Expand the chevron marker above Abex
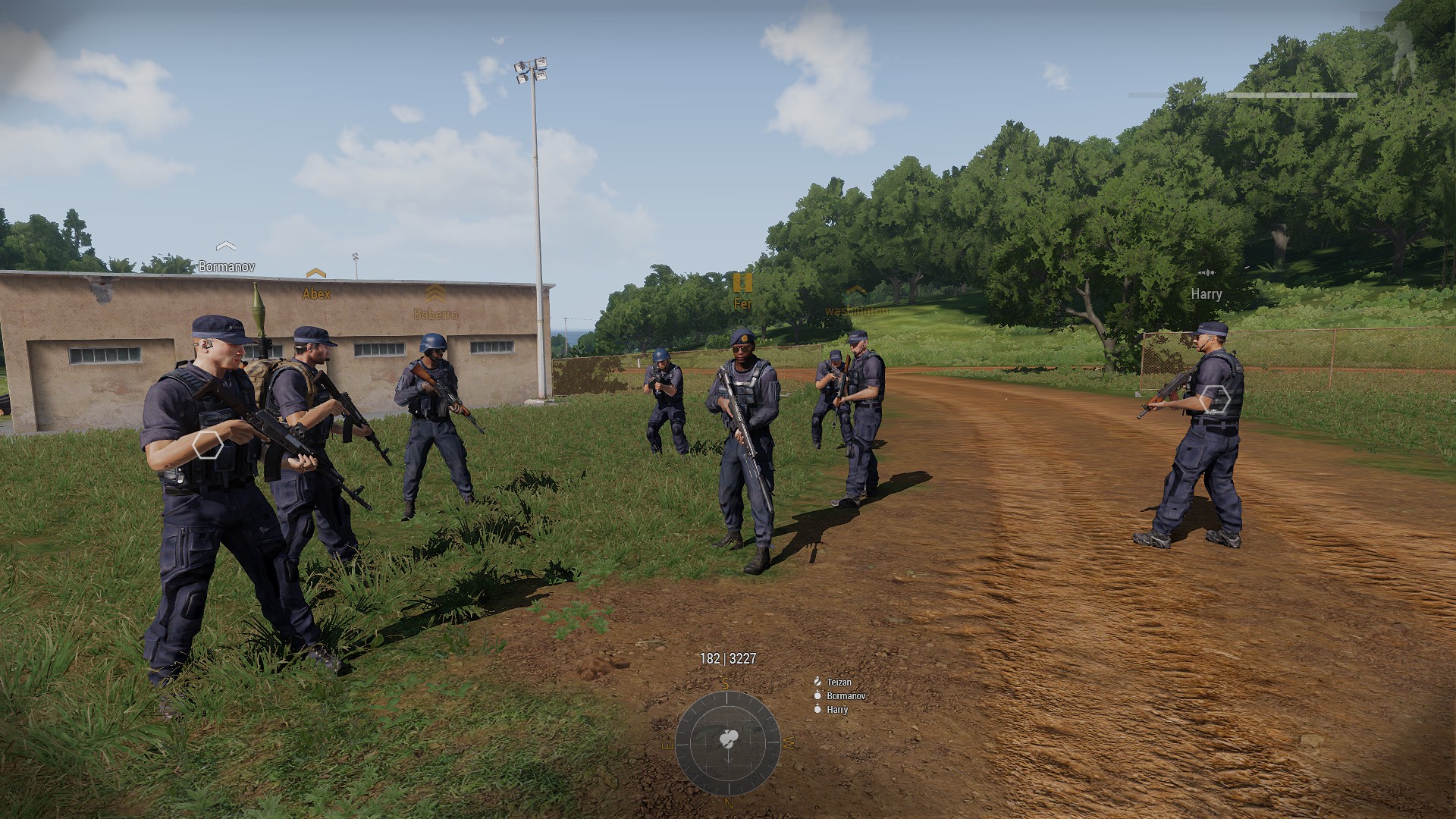Screen dimensions: 1456x819 [x=316, y=273]
